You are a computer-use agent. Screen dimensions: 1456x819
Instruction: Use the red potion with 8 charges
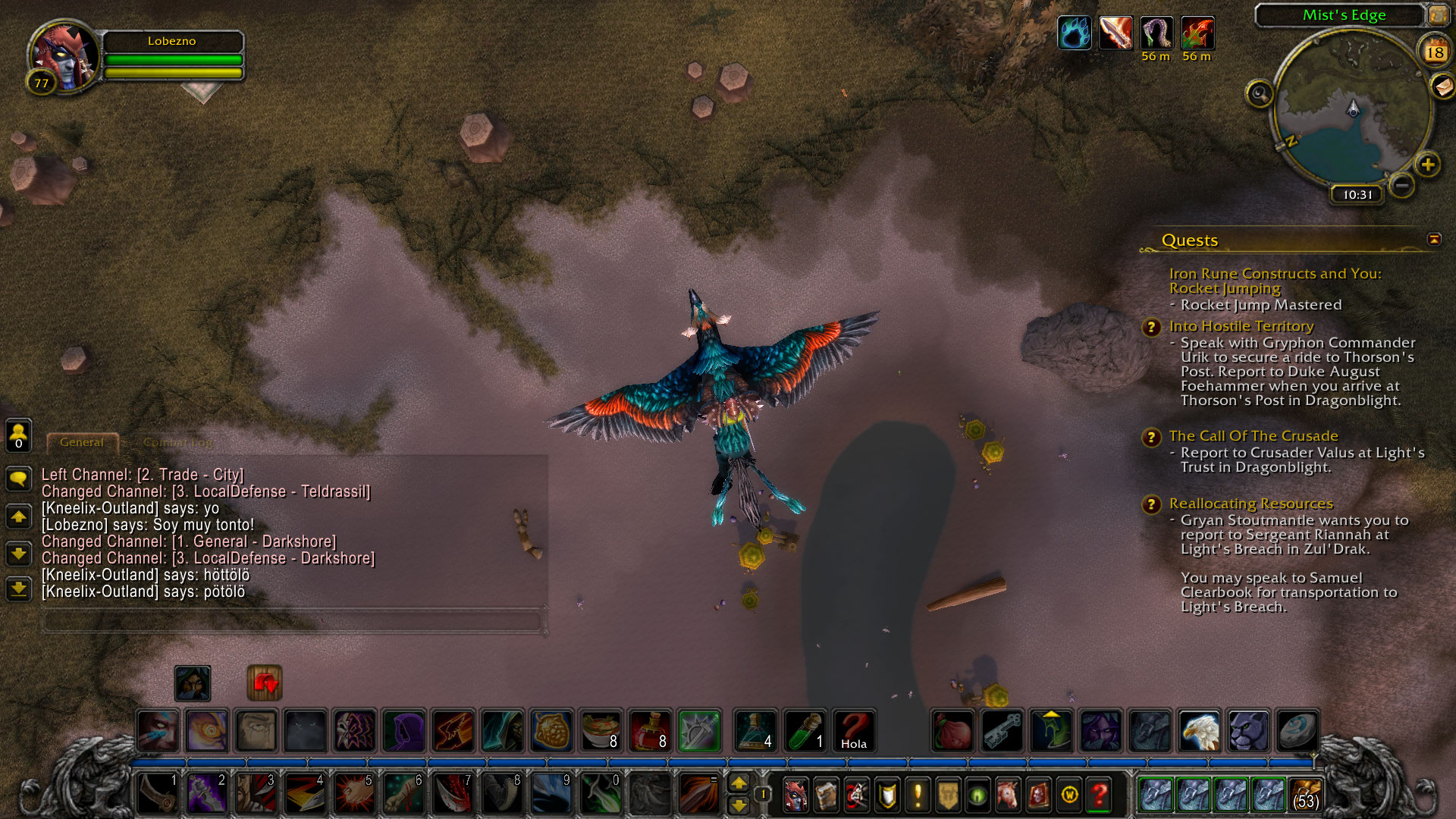coord(650,731)
